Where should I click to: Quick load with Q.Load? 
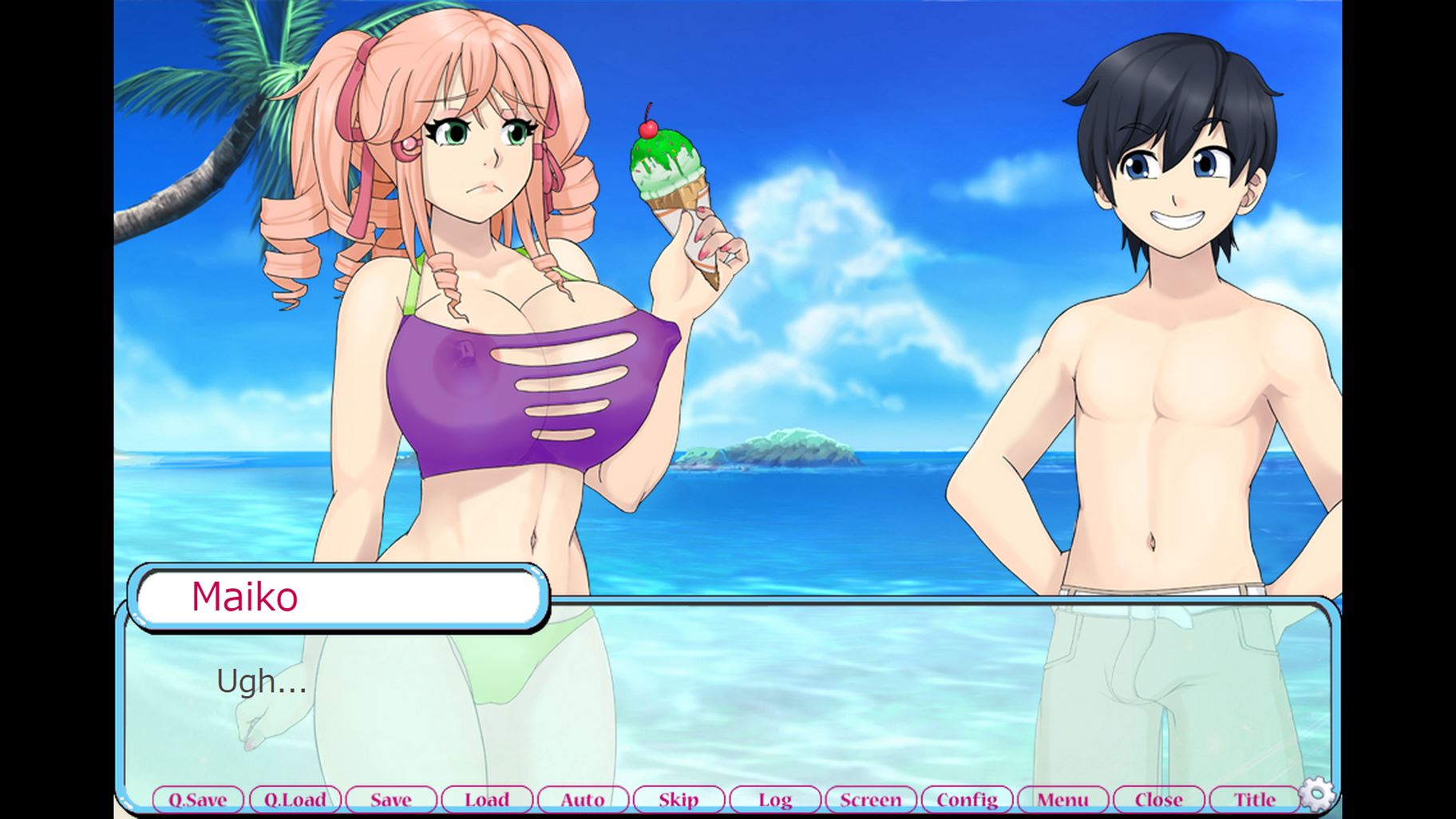(x=295, y=799)
